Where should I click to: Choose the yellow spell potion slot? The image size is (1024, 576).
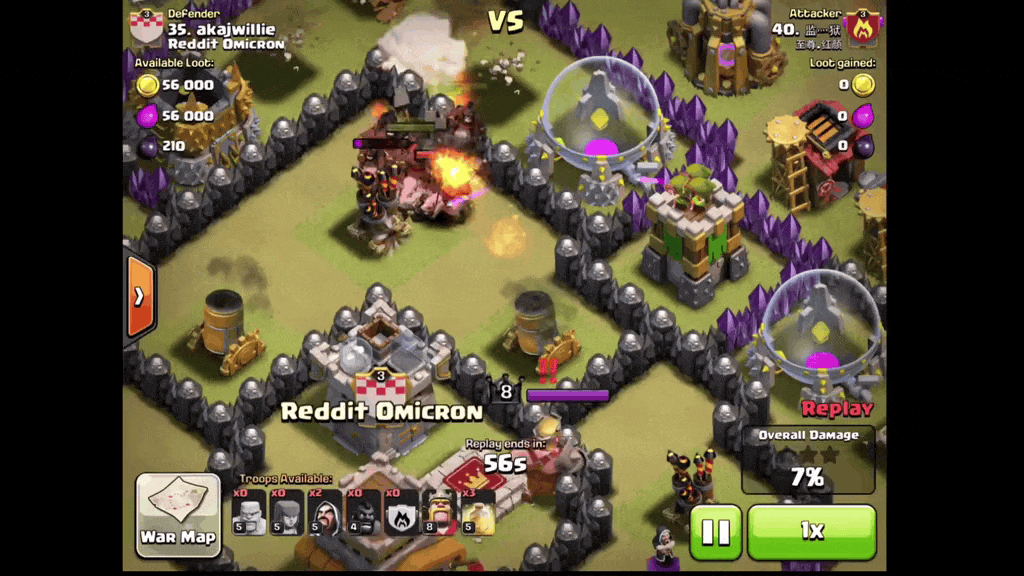tap(478, 512)
